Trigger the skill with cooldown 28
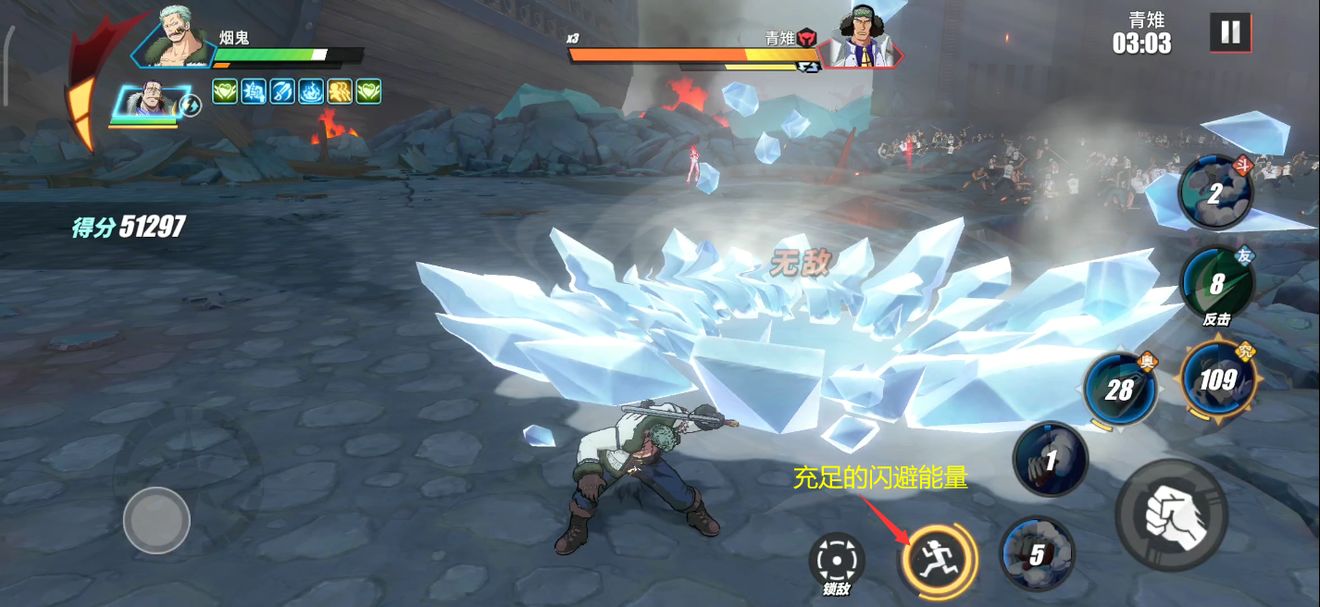 (x=1119, y=389)
